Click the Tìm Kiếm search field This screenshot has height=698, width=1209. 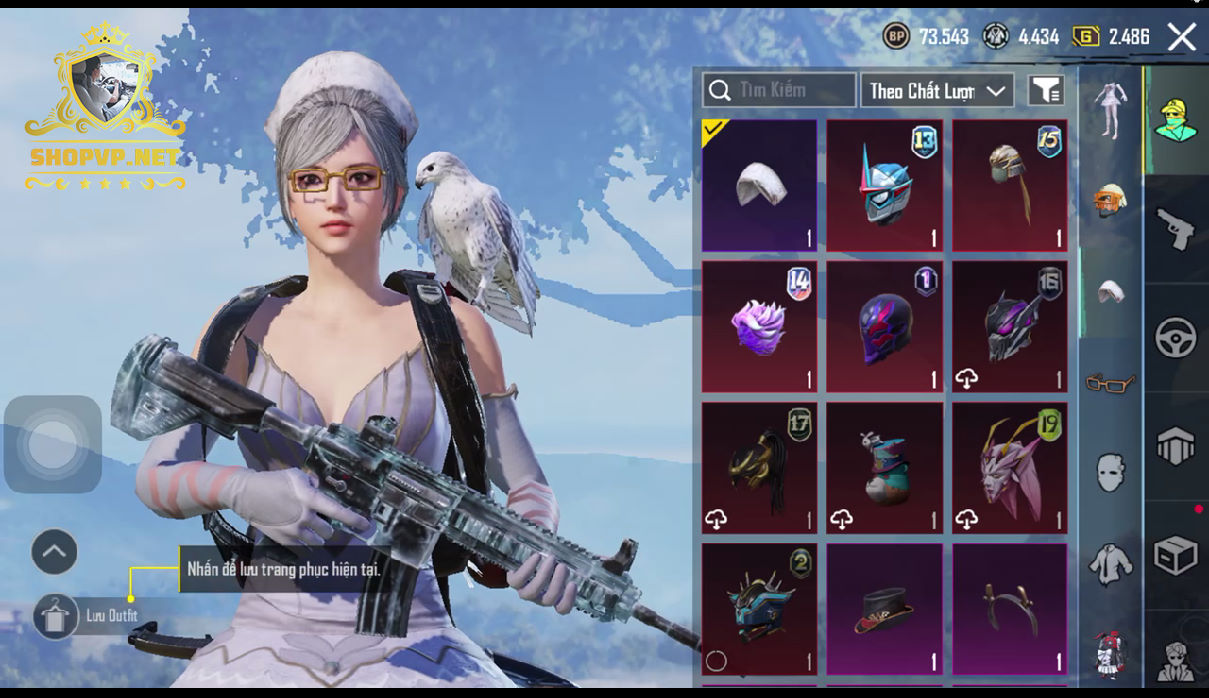pos(779,90)
